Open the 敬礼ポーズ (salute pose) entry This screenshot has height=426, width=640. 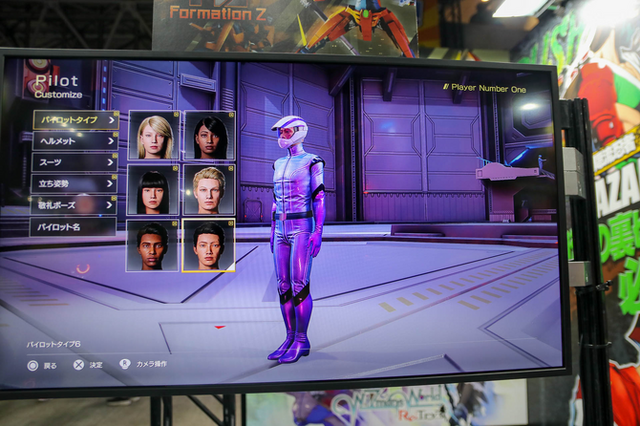tap(73, 205)
